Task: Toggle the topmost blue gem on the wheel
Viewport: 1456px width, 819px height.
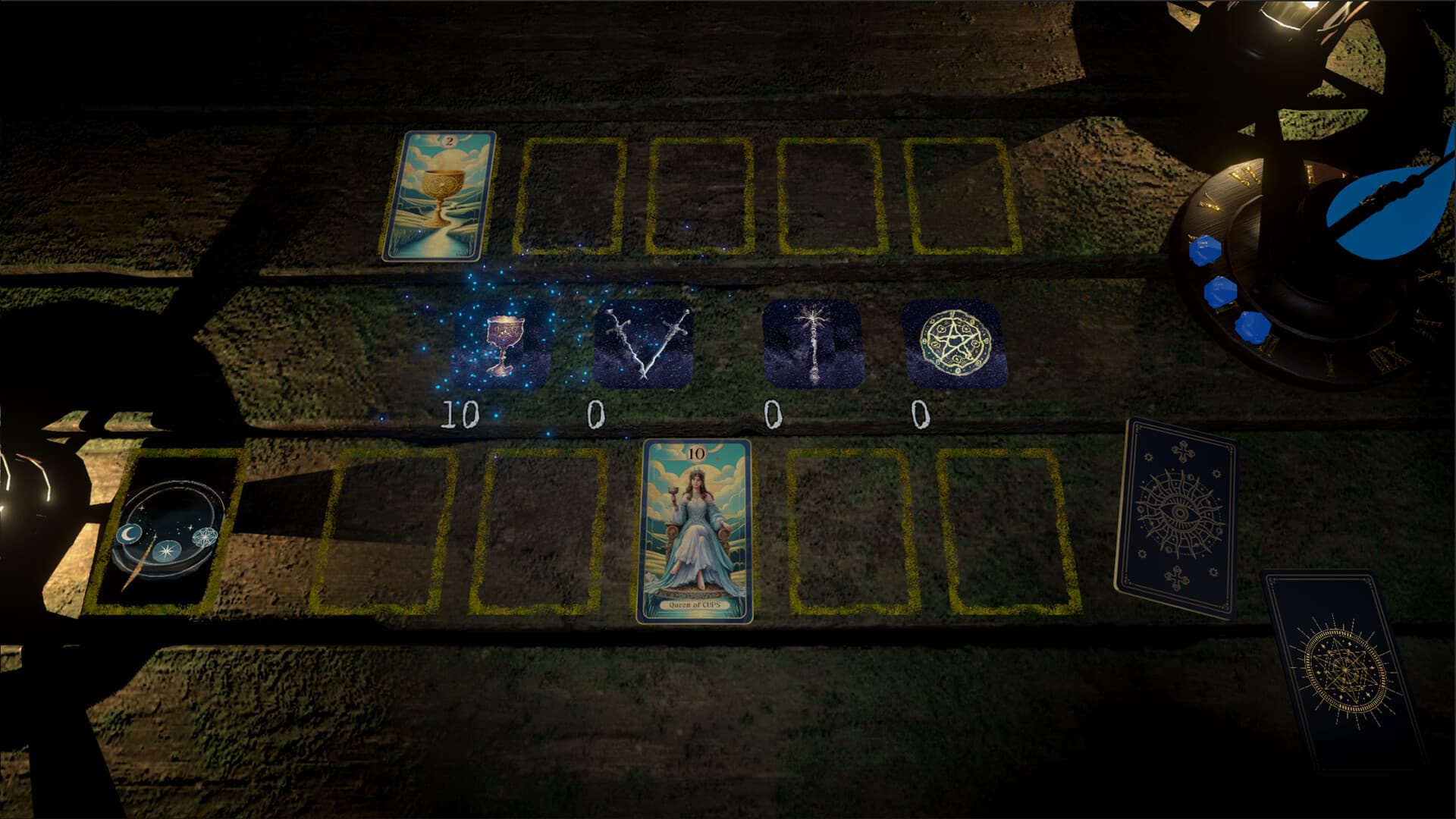Action: tap(1205, 249)
